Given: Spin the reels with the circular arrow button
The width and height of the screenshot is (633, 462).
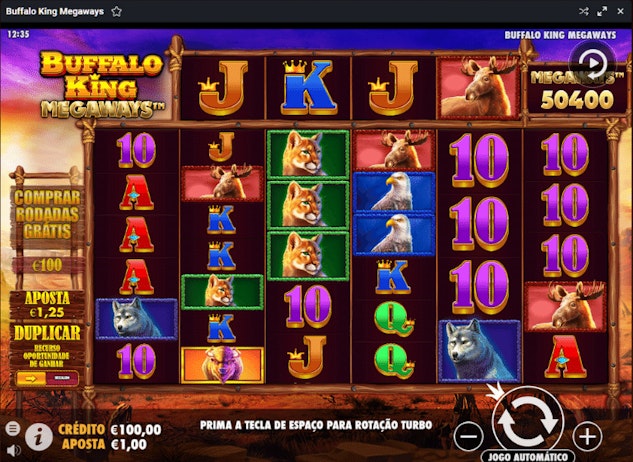Looking at the screenshot, I should pos(527,424).
